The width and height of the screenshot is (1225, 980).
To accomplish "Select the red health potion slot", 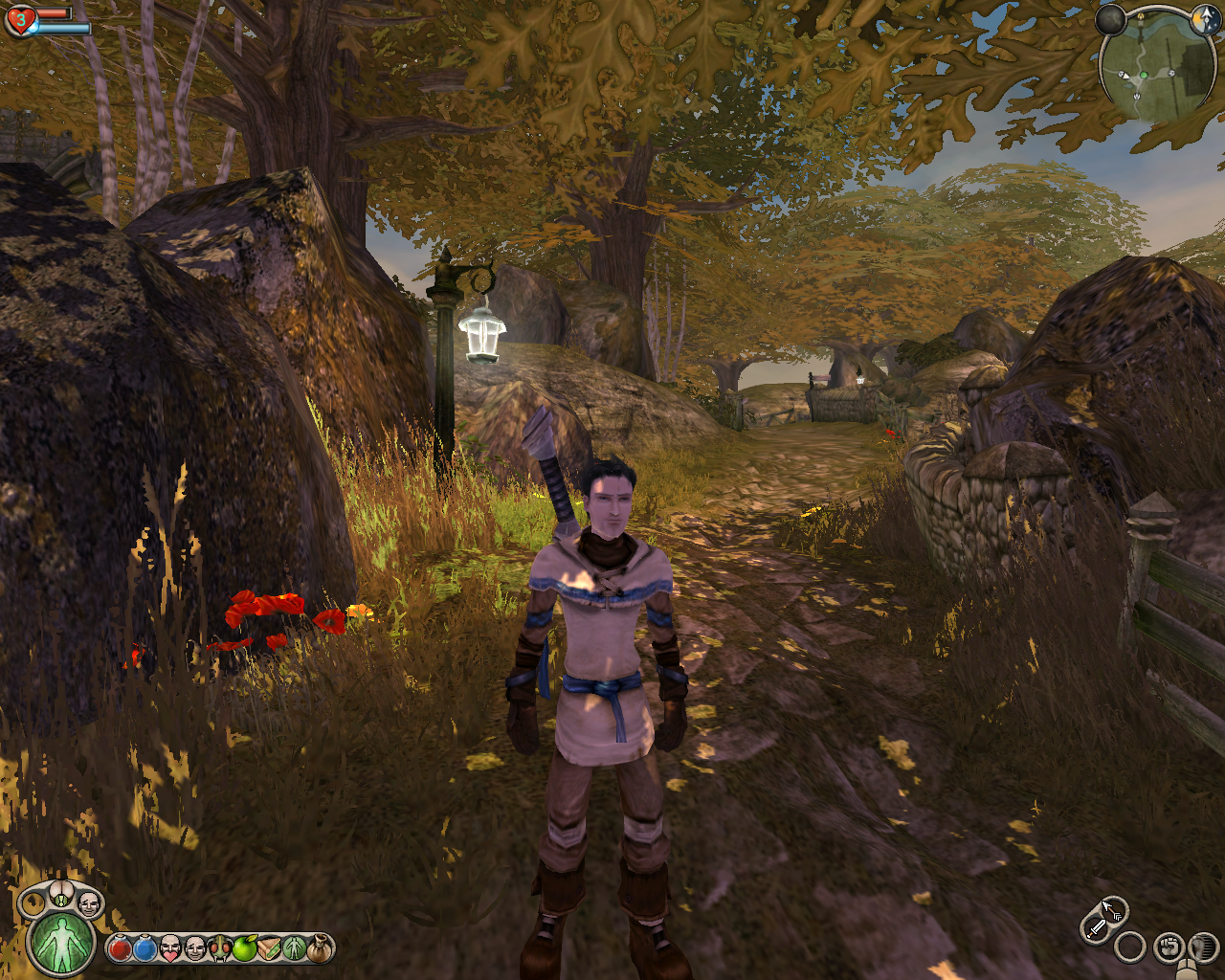I will click(x=120, y=948).
